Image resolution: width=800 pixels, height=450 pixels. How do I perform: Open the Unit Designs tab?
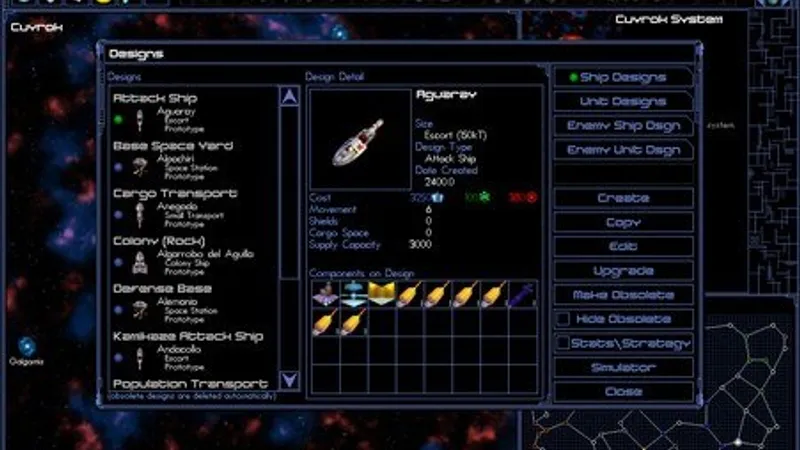[622, 101]
